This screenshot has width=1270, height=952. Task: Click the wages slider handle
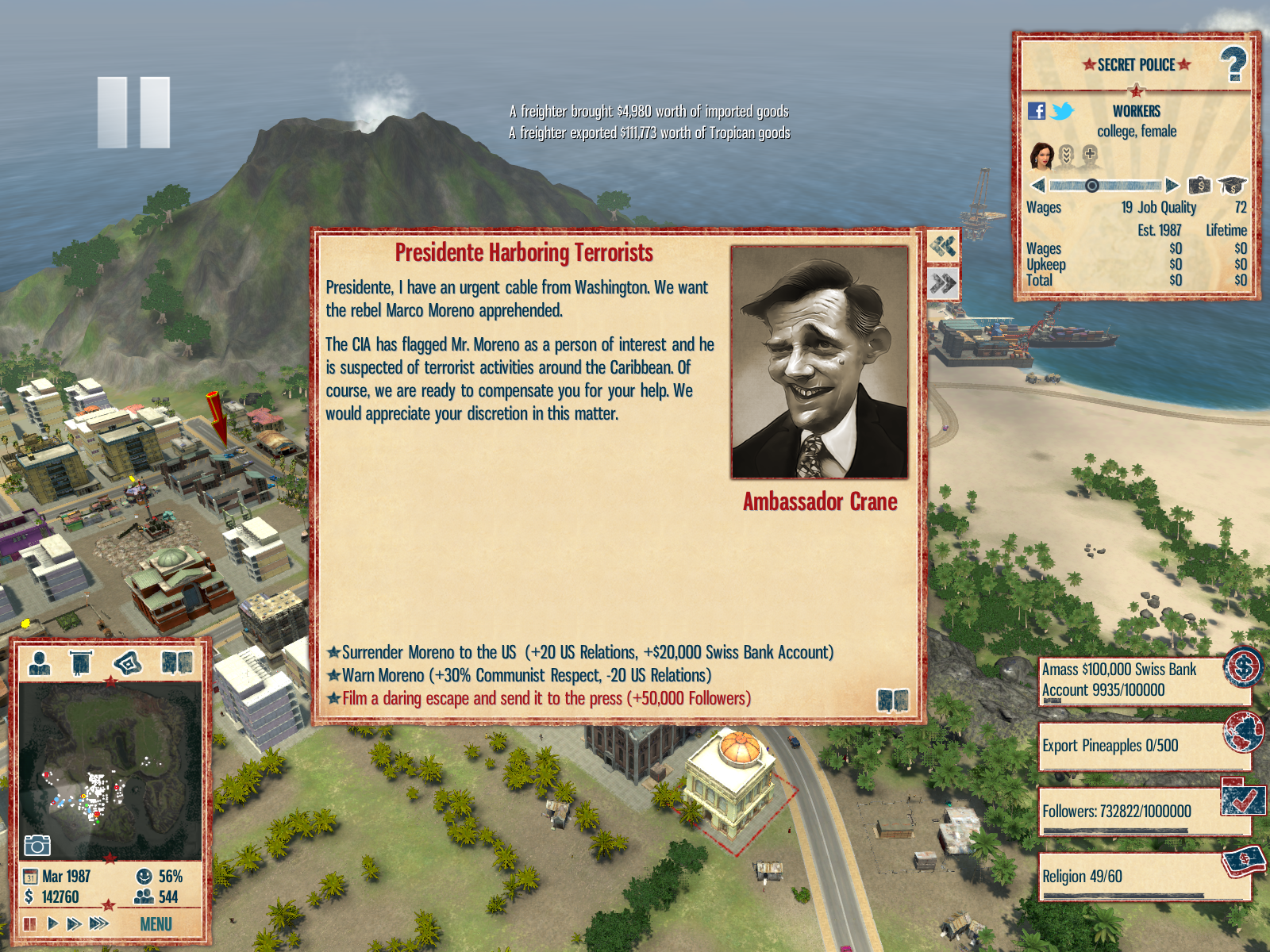point(1092,186)
